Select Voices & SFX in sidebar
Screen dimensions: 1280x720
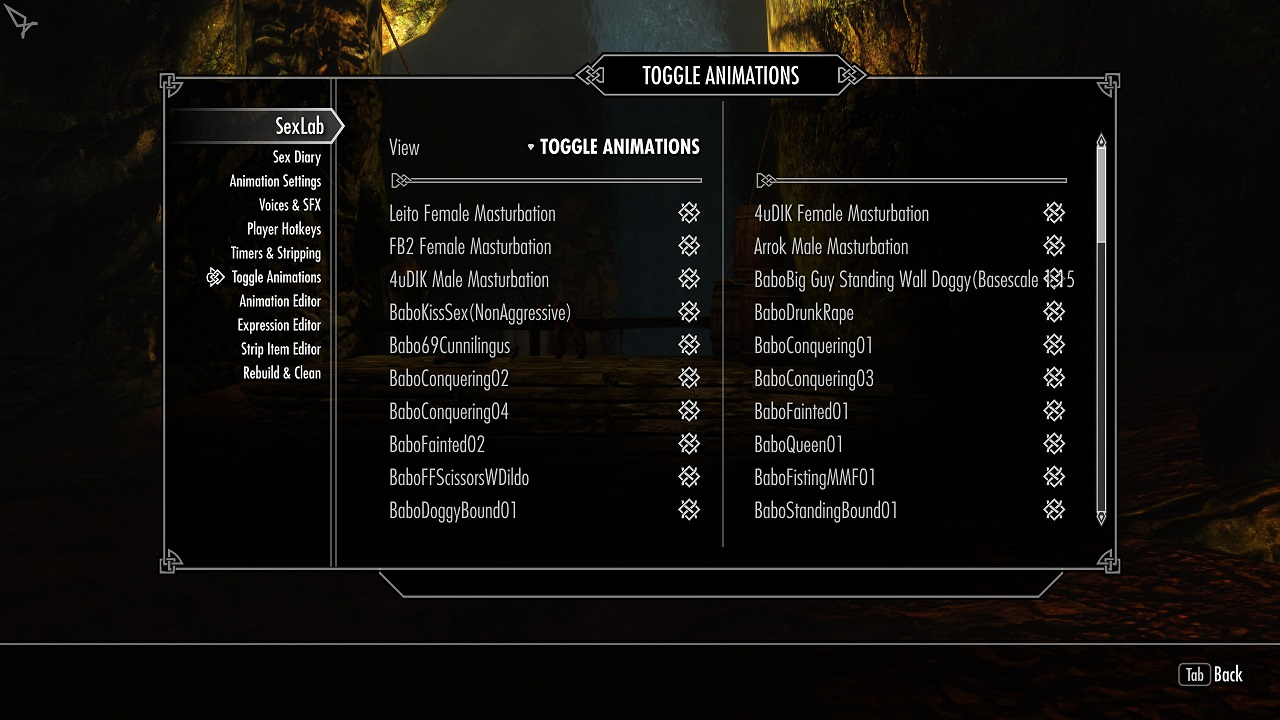pyautogui.click(x=290, y=205)
